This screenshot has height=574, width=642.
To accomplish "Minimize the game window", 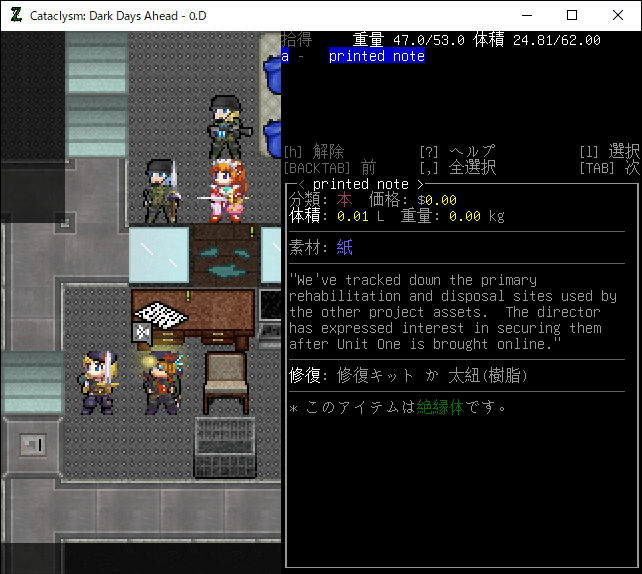I will tap(525, 15).
